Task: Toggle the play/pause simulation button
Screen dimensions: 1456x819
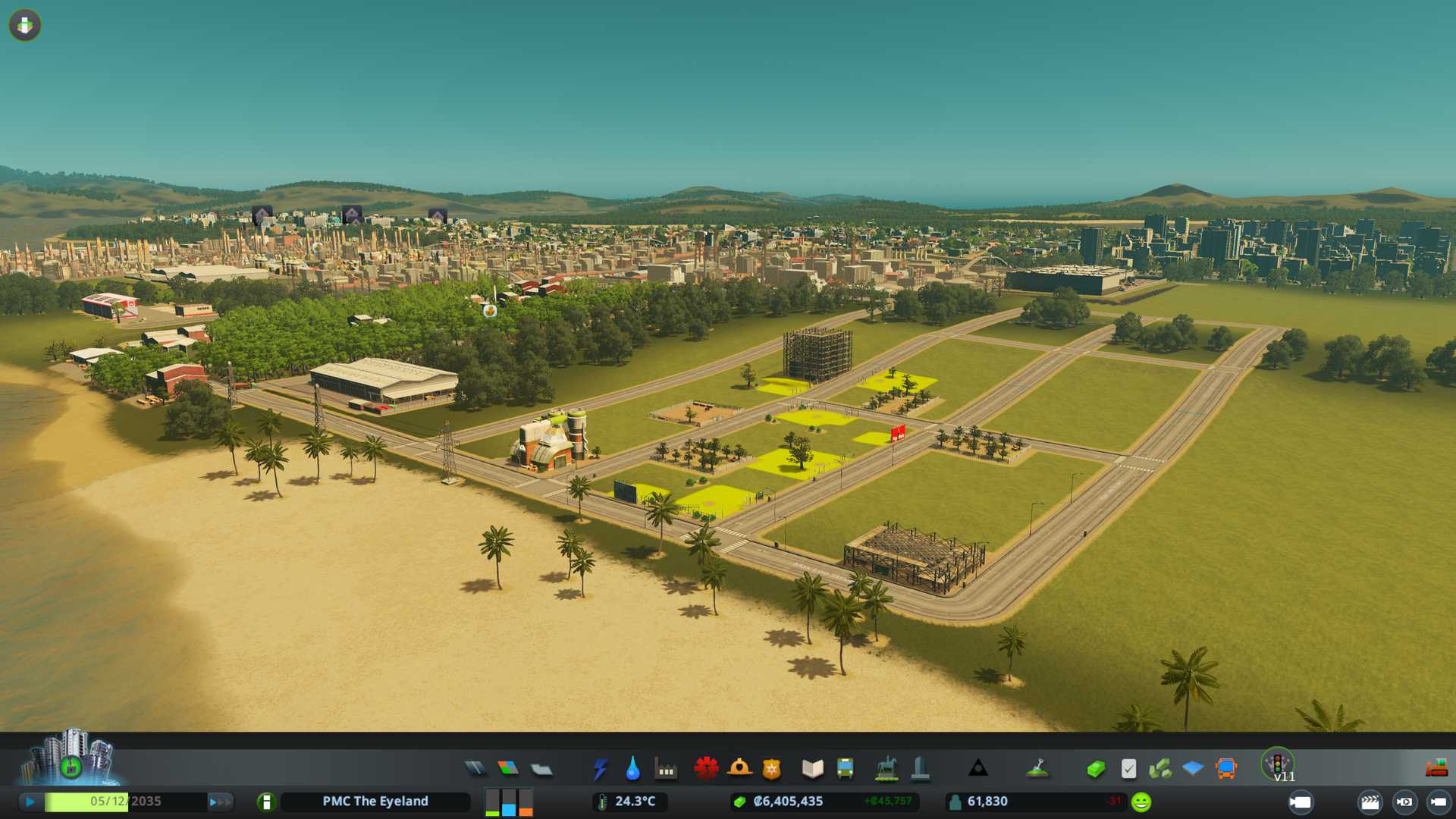Action: coord(30,802)
